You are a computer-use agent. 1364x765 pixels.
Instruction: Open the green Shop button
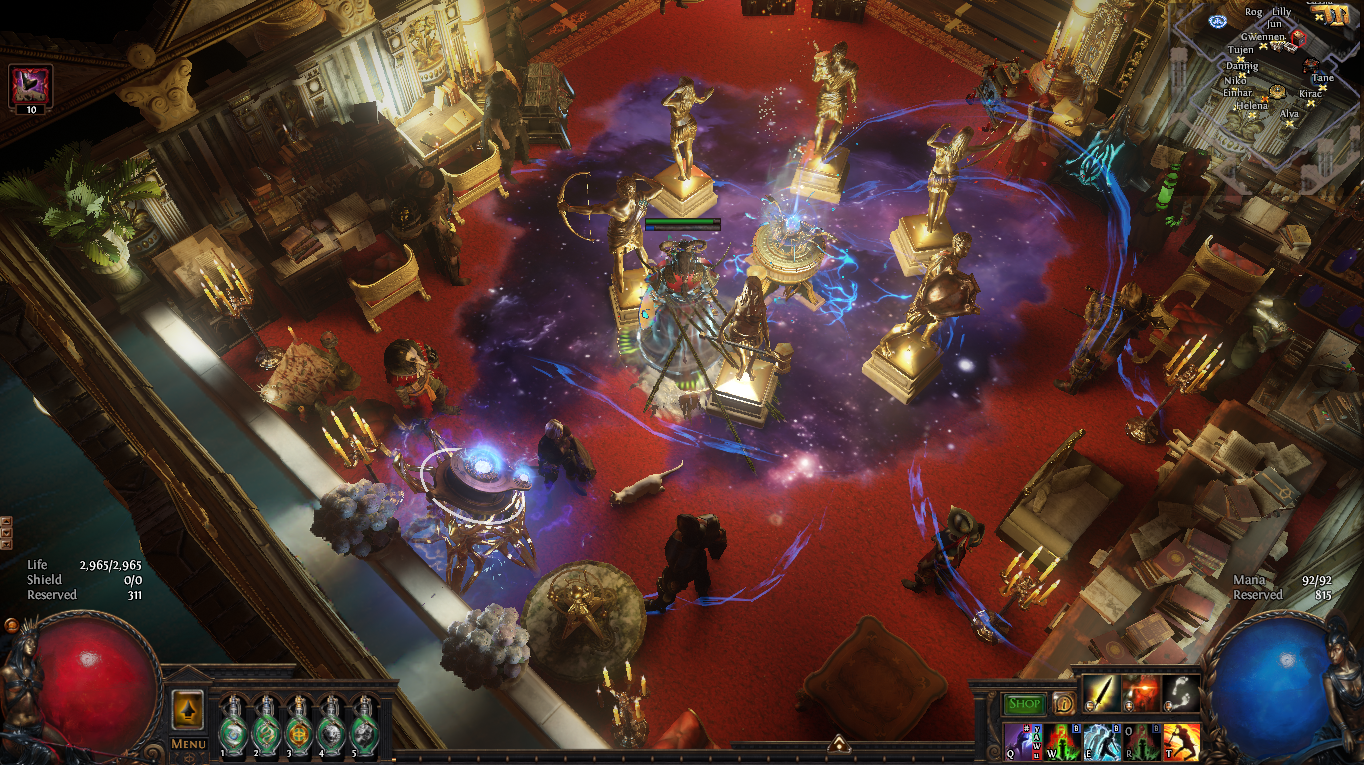(1024, 704)
